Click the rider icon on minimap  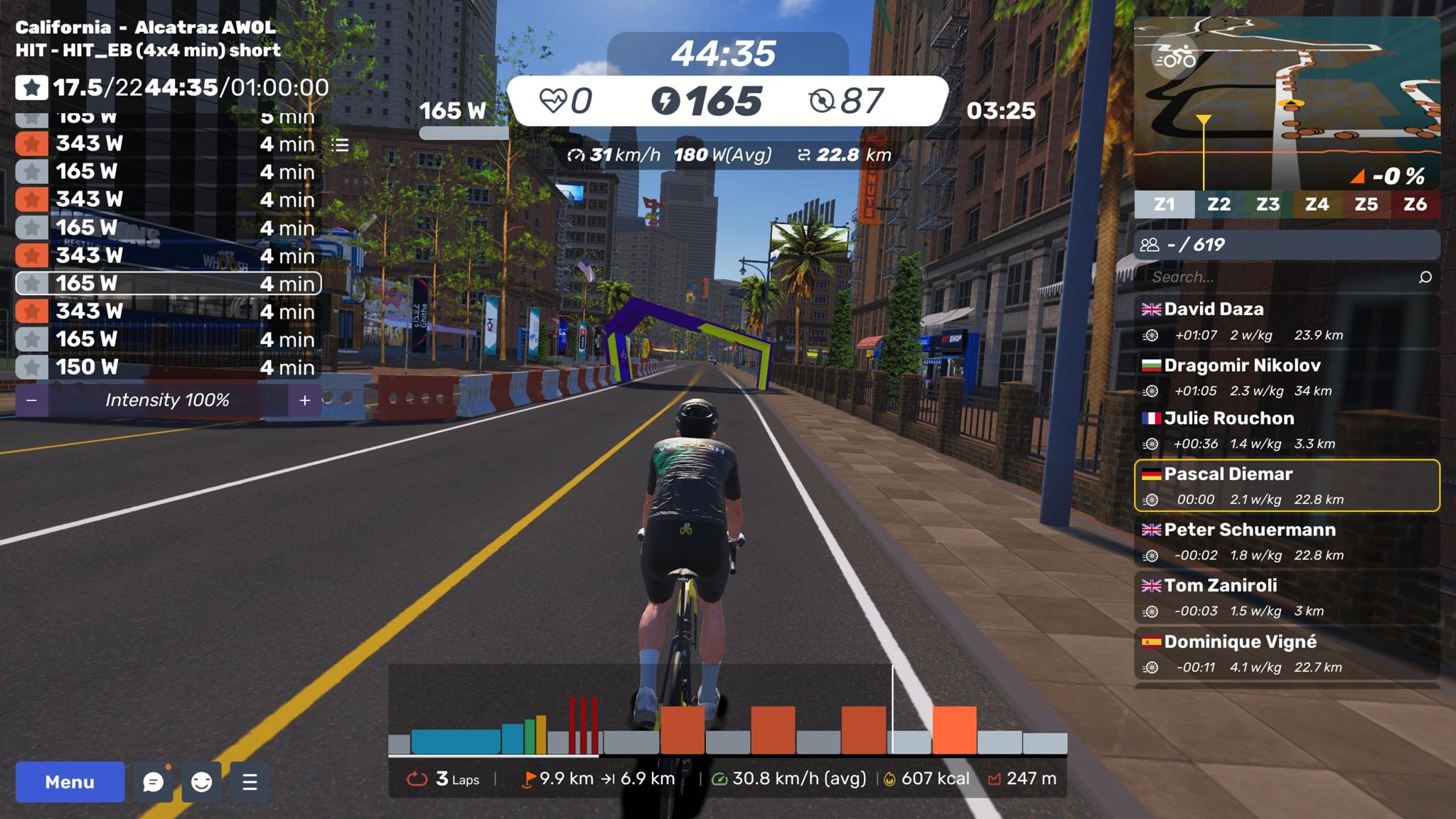(1175, 58)
